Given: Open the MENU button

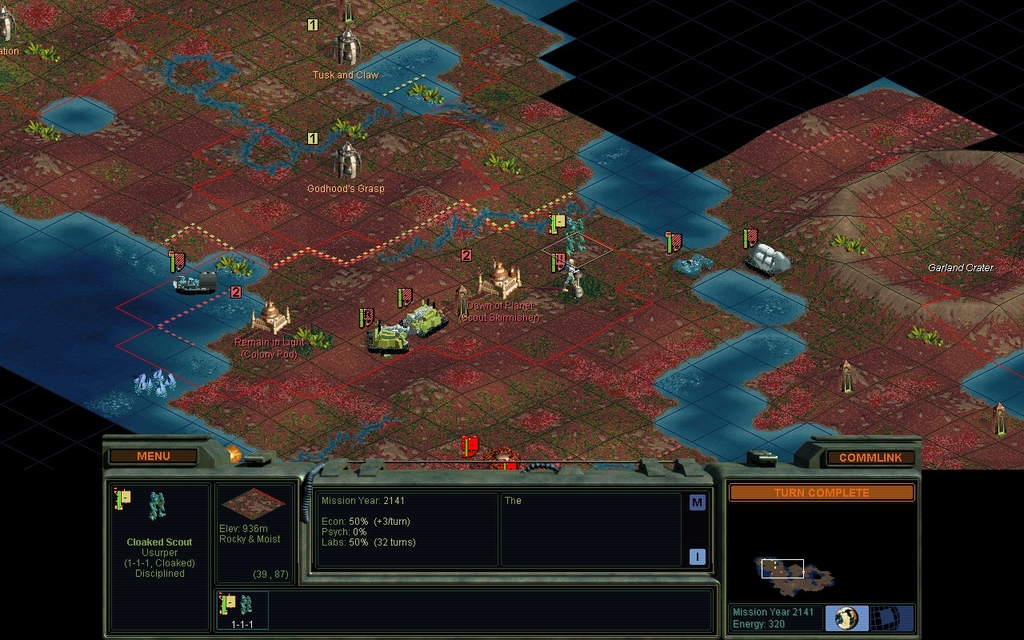Looking at the screenshot, I should point(153,456).
